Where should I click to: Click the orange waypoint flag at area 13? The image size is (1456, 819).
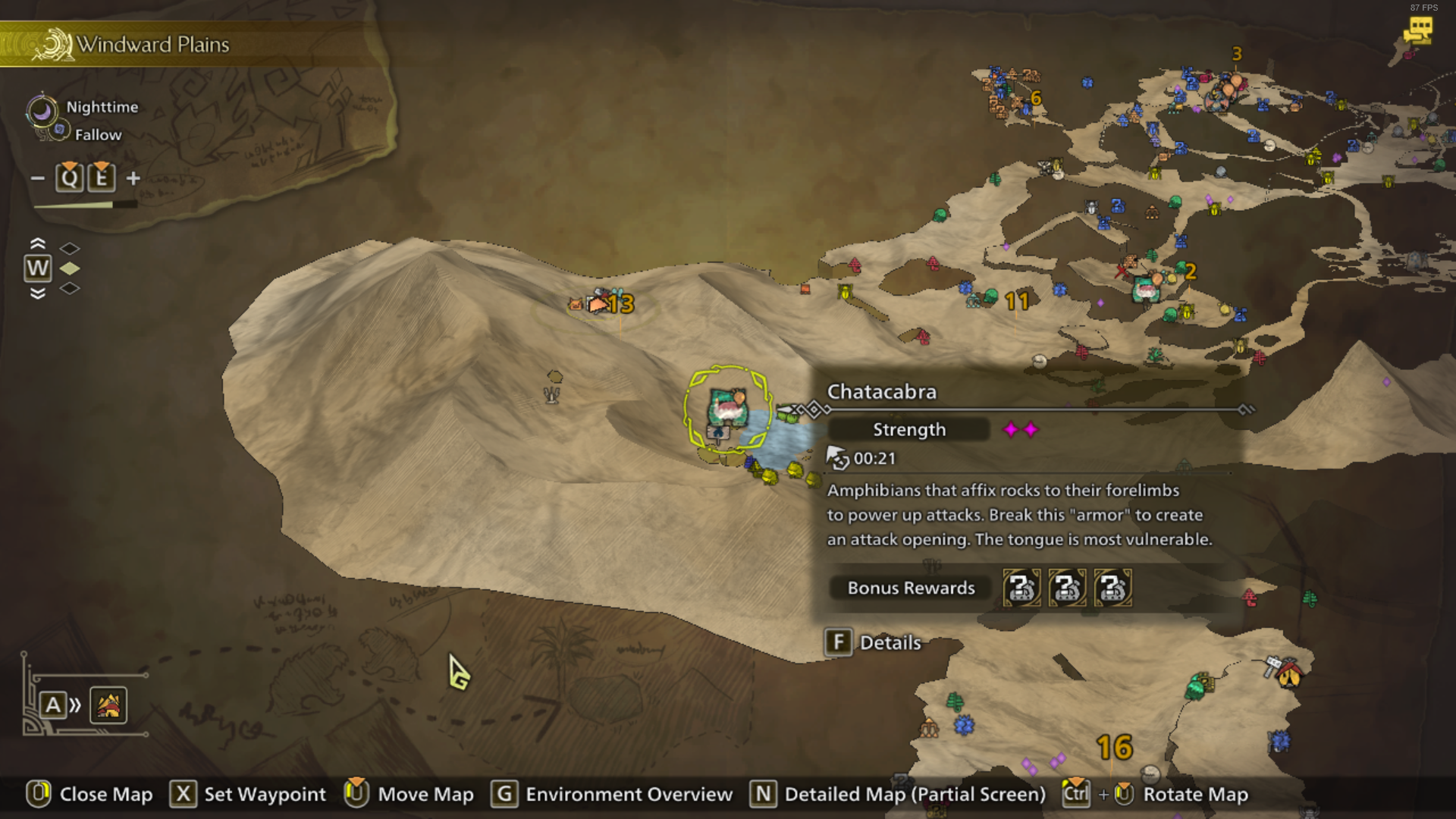click(x=599, y=303)
